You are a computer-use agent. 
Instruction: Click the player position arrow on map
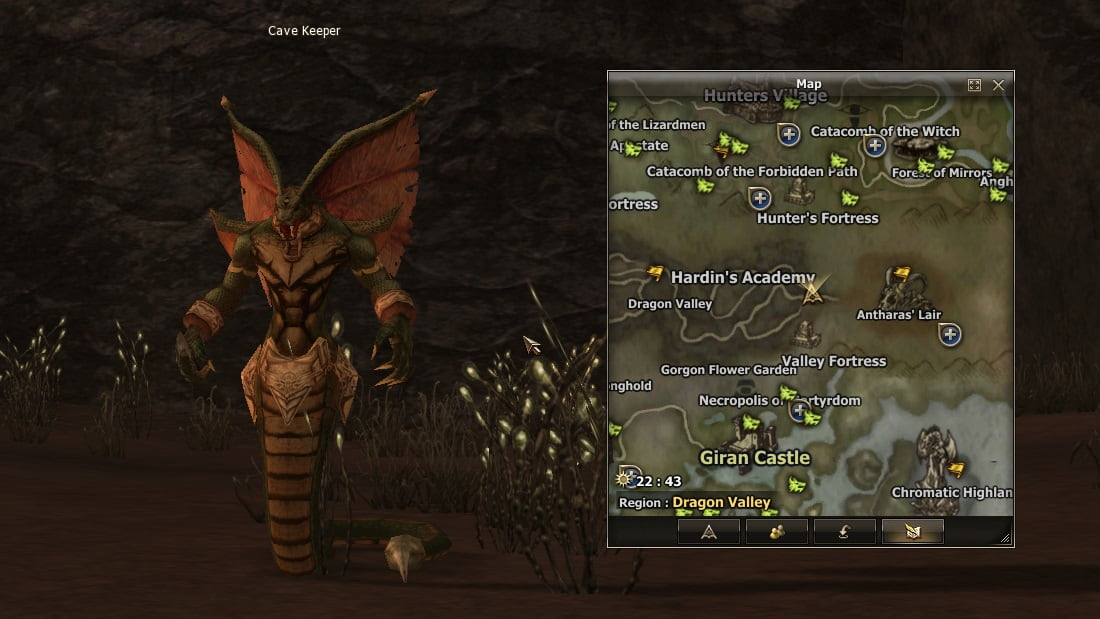pyautogui.click(x=813, y=291)
